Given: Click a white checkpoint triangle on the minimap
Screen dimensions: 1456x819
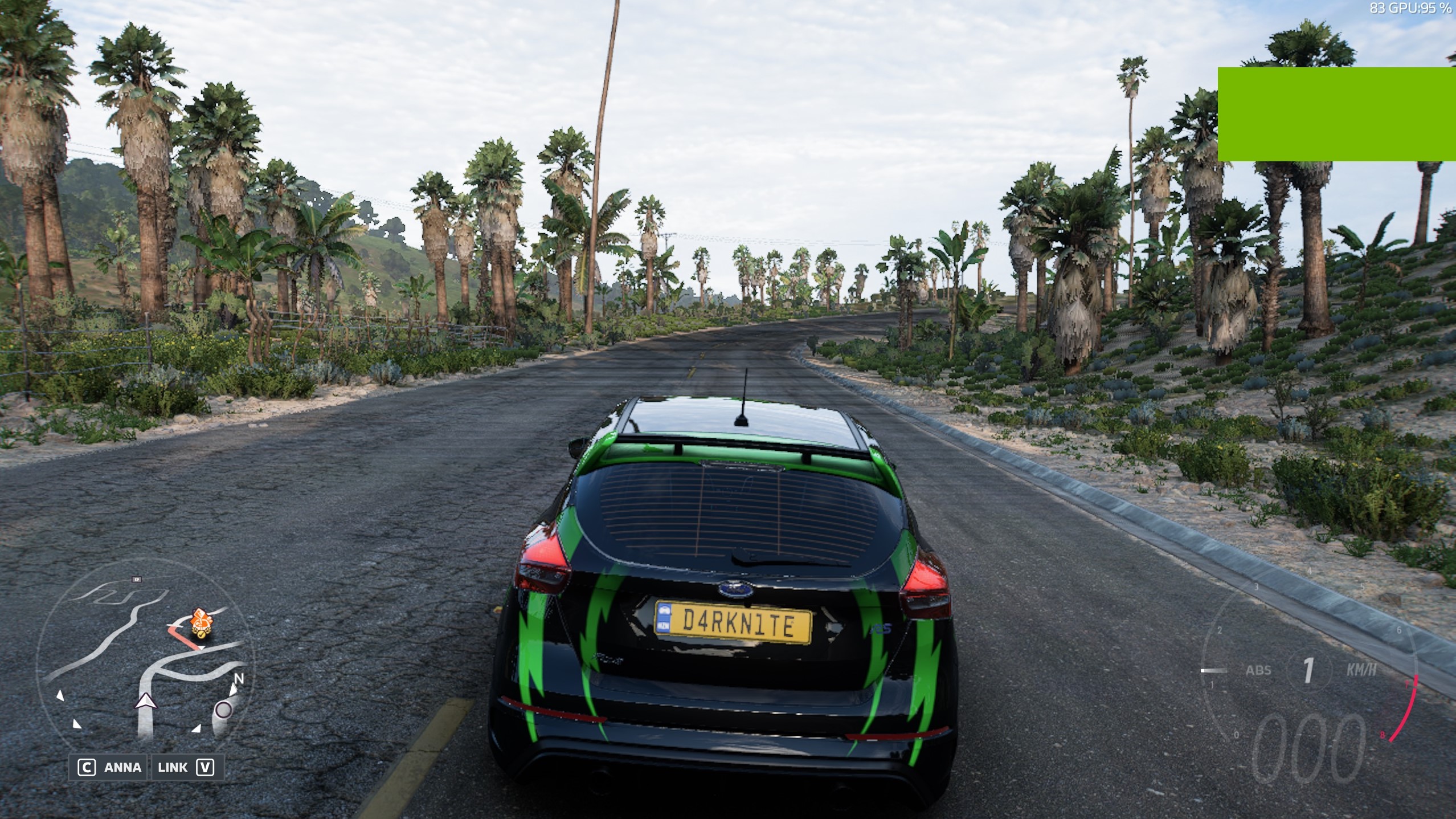Looking at the screenshot, I should [x=60, y=696].
